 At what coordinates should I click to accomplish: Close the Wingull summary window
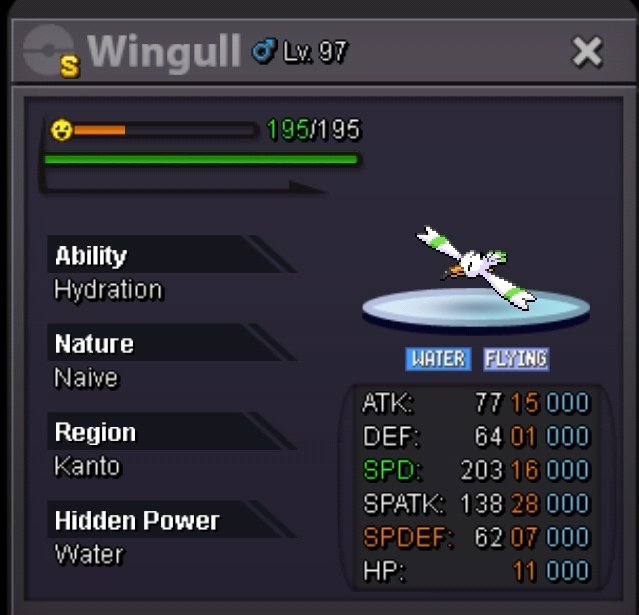(x=587, y=52)
